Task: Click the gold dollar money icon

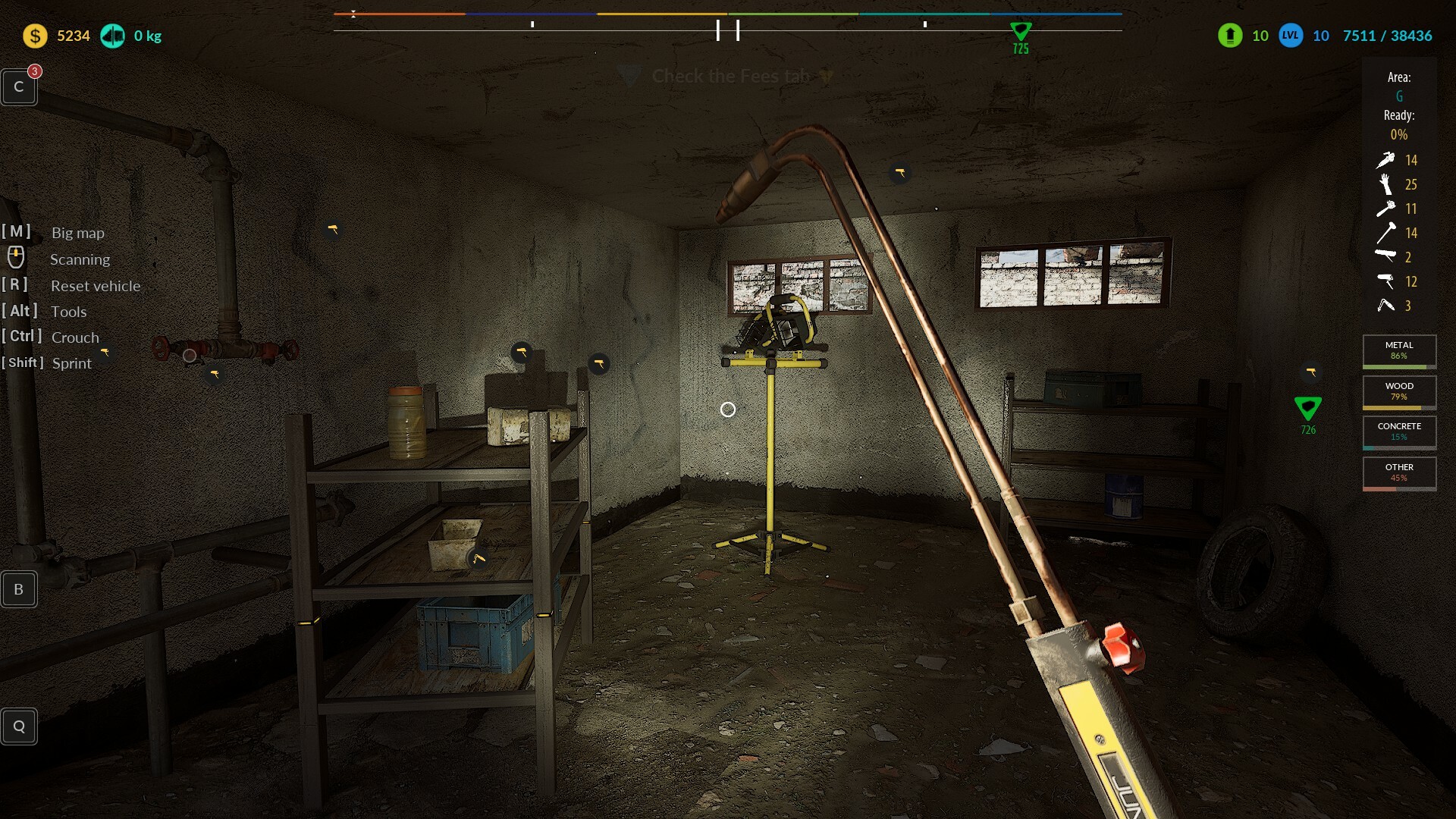Action: click(x=35, y=36)
